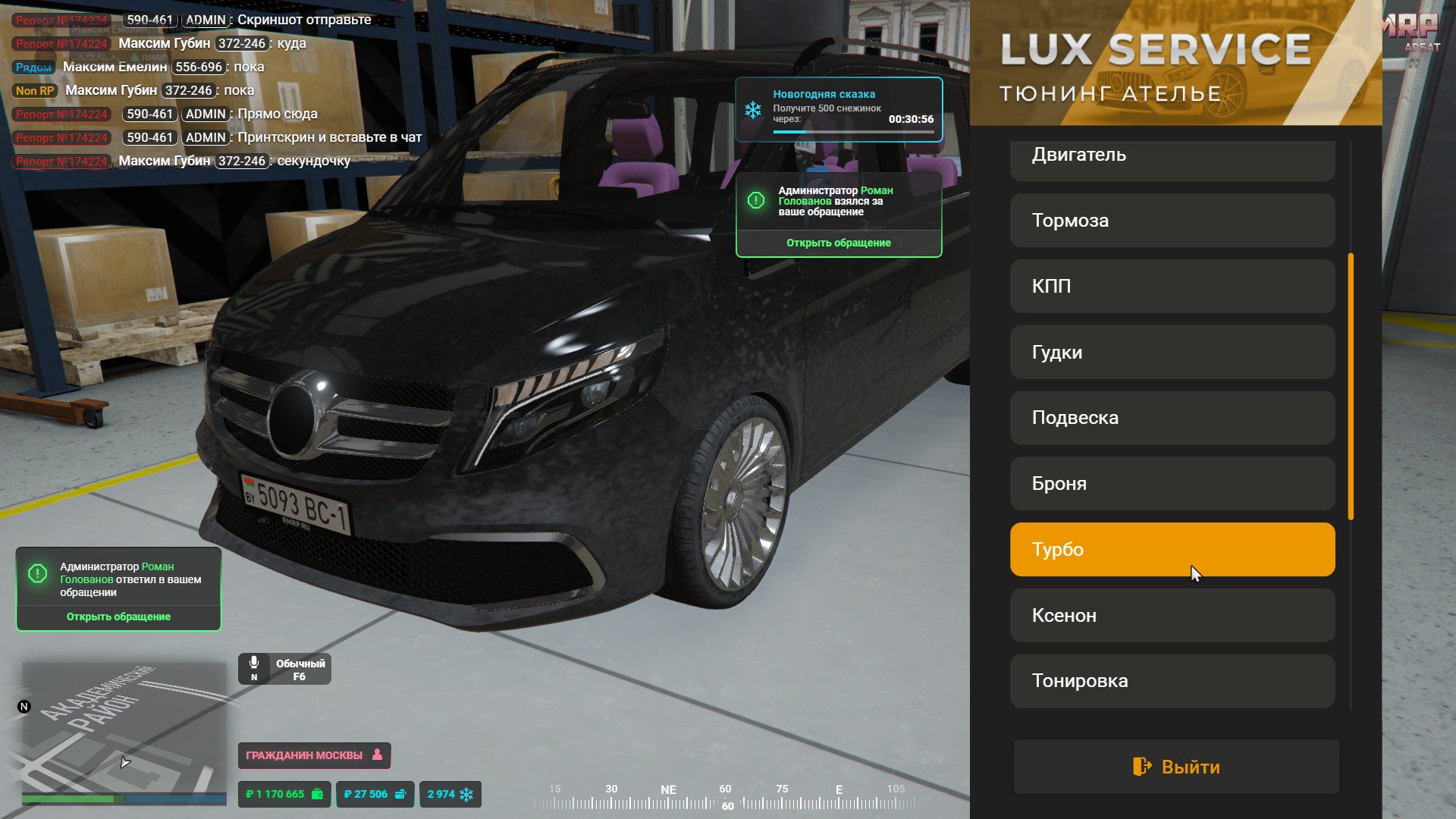Open the Тонировка tint options
The image size is (1456, 819).
tap(1172, 681)
